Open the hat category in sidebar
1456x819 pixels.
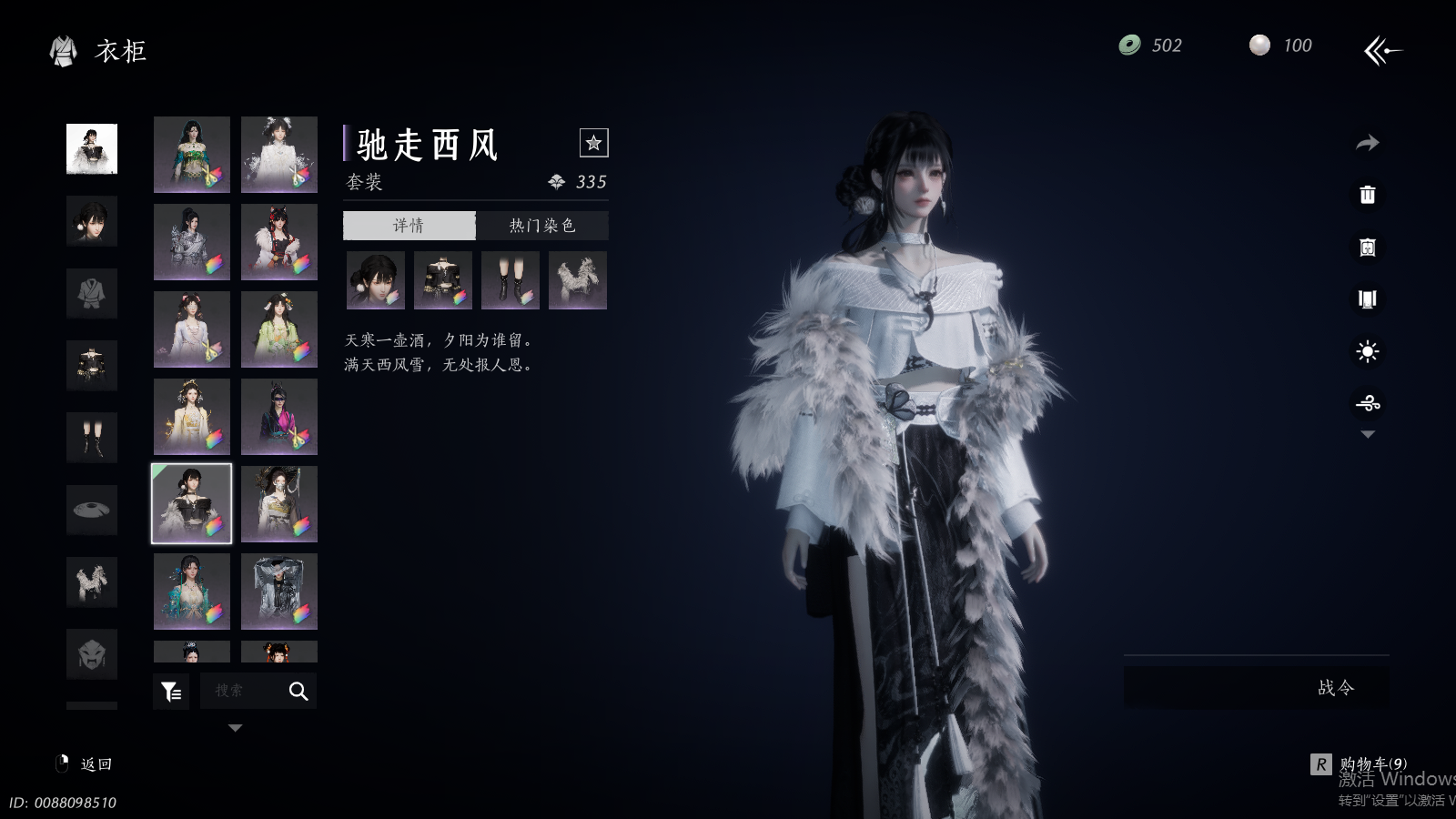[x=92, y=510]
